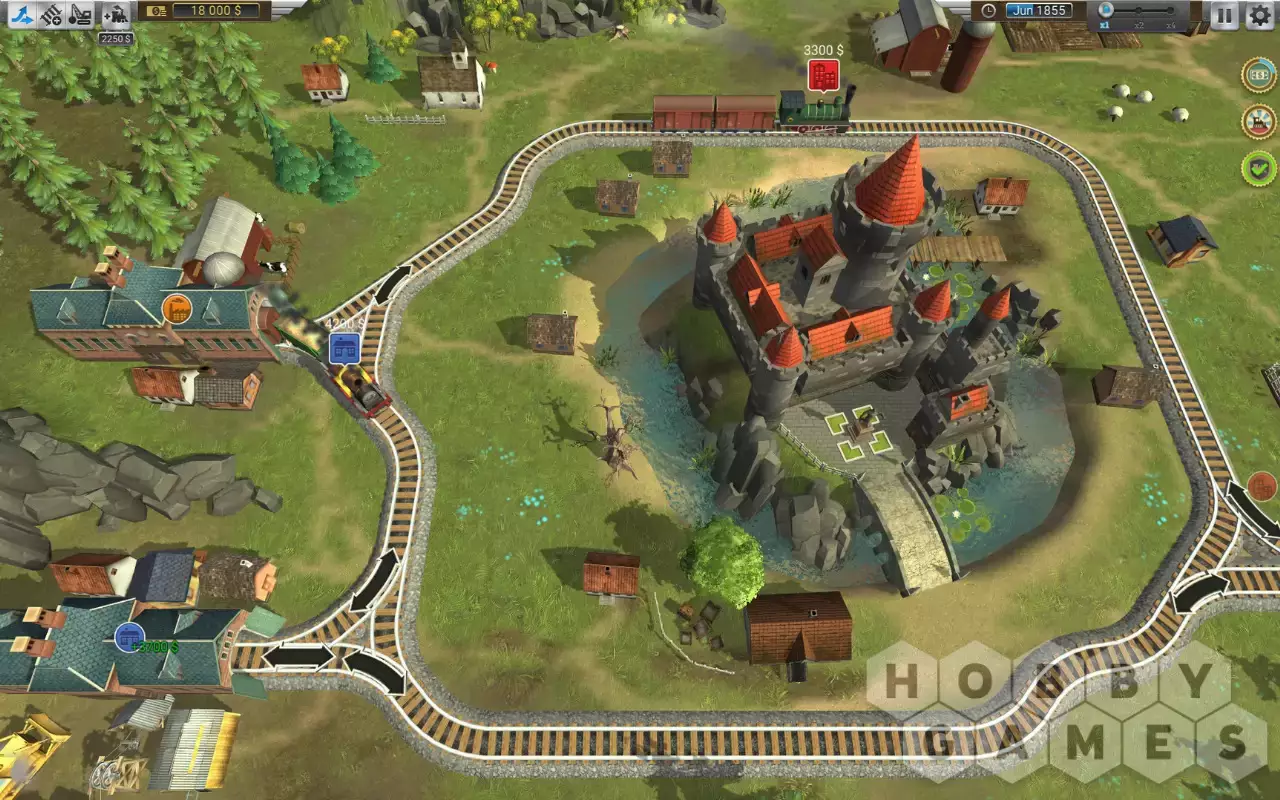
Task: Select the blue track switch mode tool
Action: tap(24, 14)
